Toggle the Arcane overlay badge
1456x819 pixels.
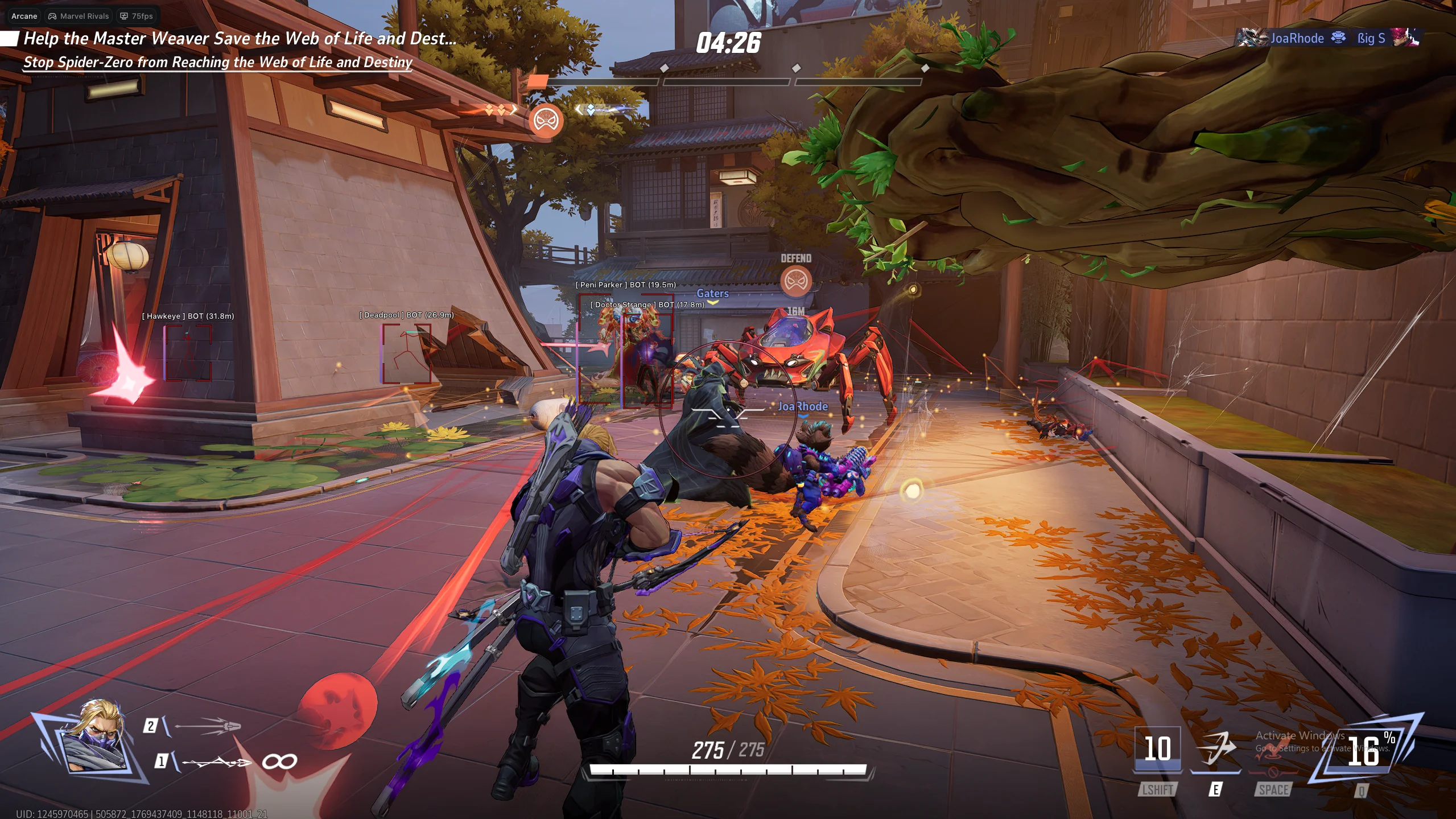point(23,16)
